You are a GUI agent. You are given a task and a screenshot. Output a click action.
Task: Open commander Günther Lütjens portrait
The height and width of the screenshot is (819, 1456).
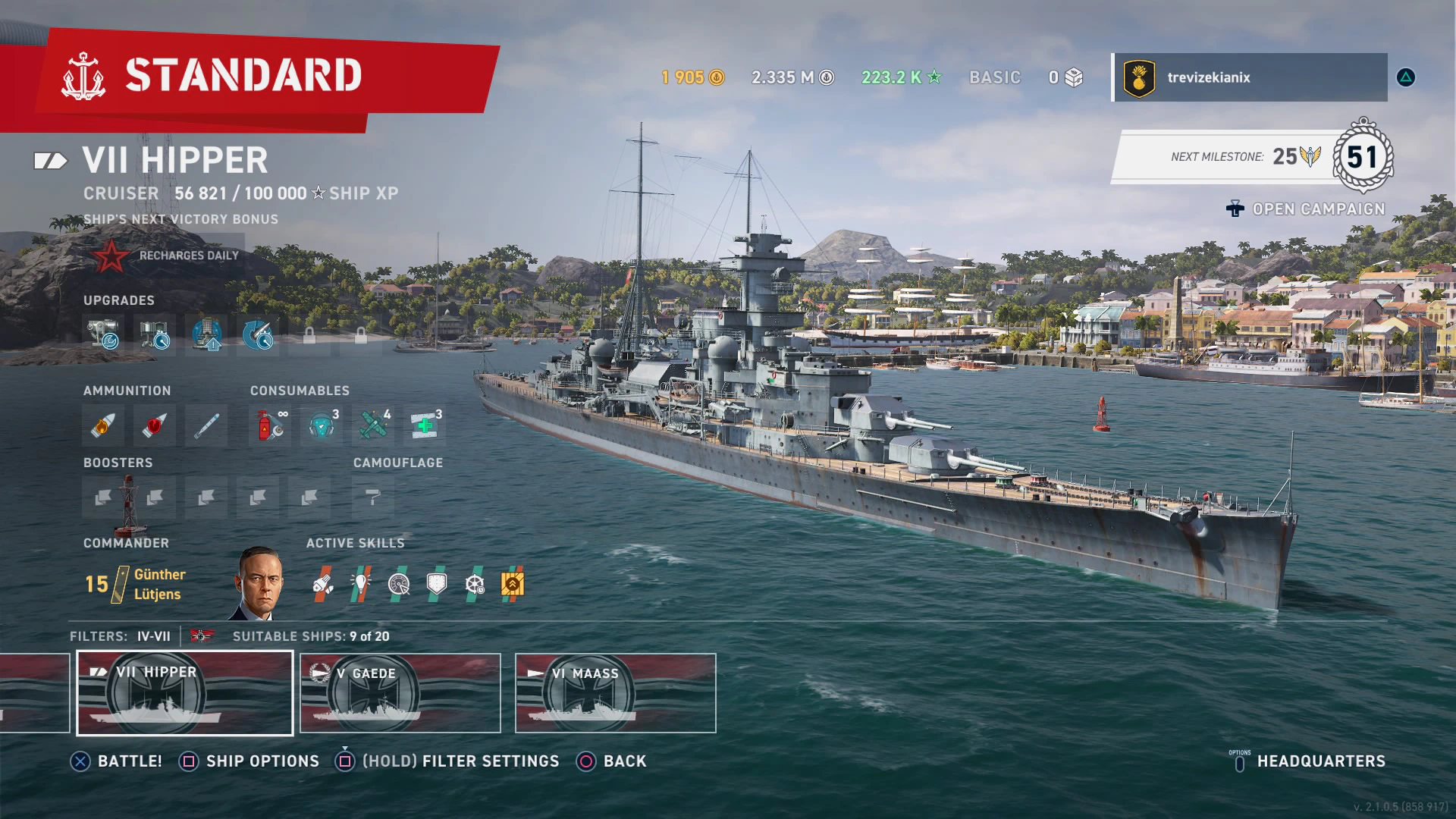(x=259, y=582)
